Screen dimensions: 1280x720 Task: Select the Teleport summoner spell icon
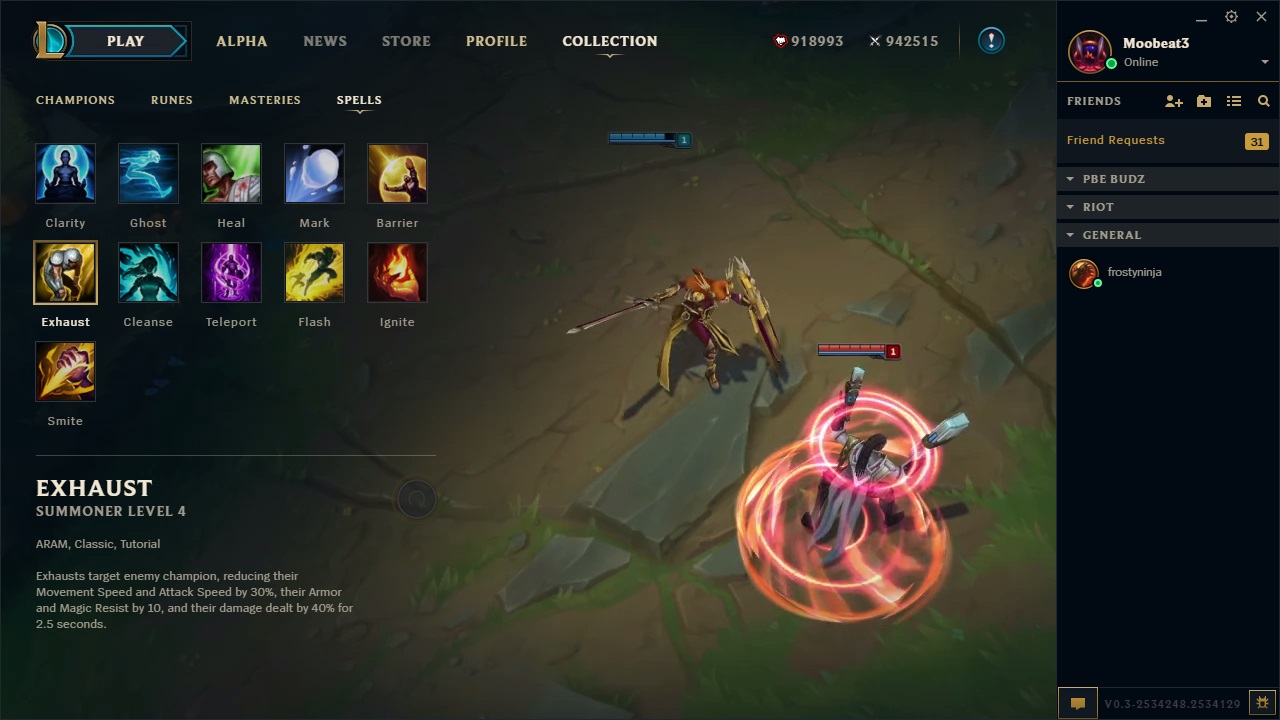[x=231, y=272]
